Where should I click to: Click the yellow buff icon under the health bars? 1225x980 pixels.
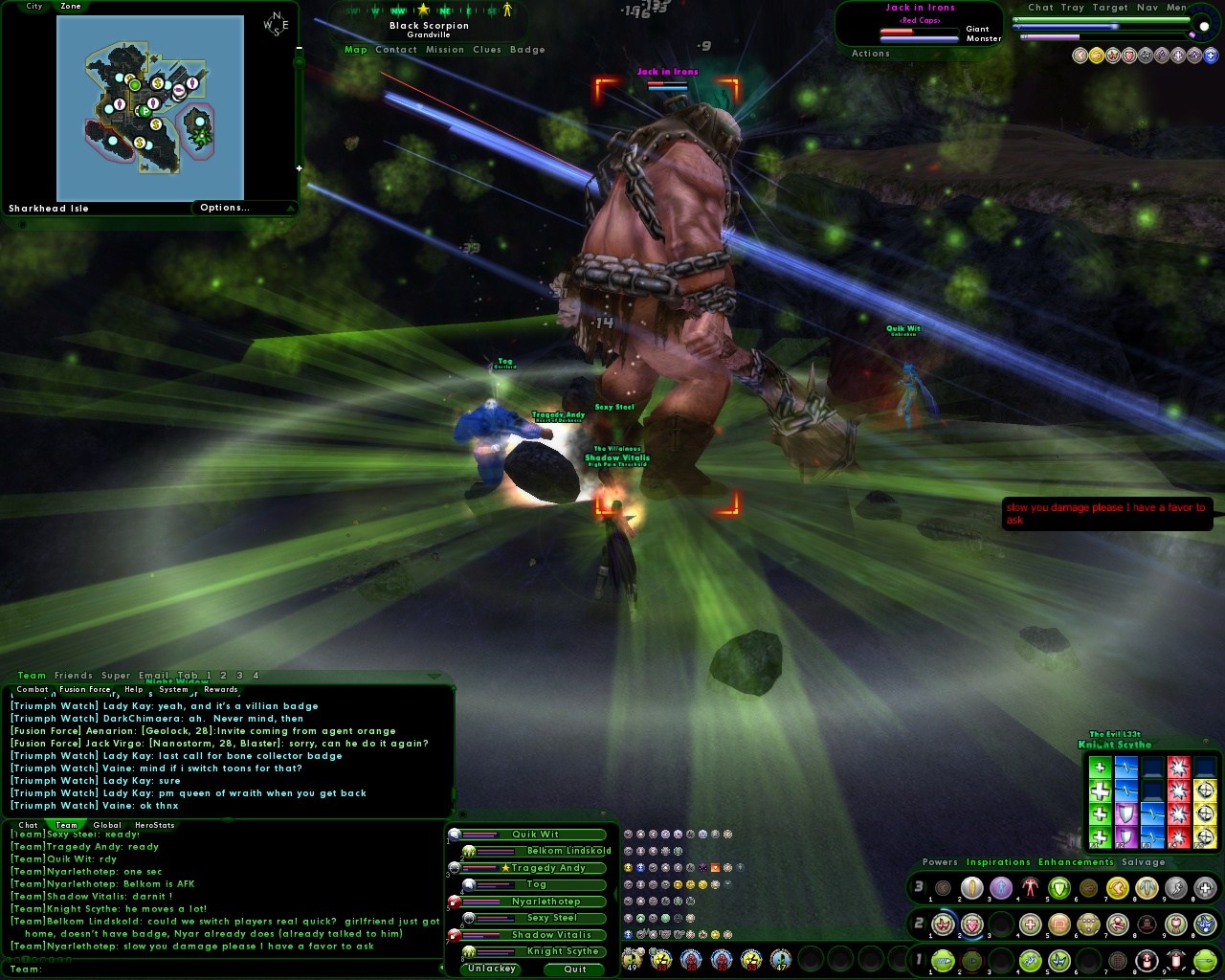pyautogui.click(x=1096, y=56)
